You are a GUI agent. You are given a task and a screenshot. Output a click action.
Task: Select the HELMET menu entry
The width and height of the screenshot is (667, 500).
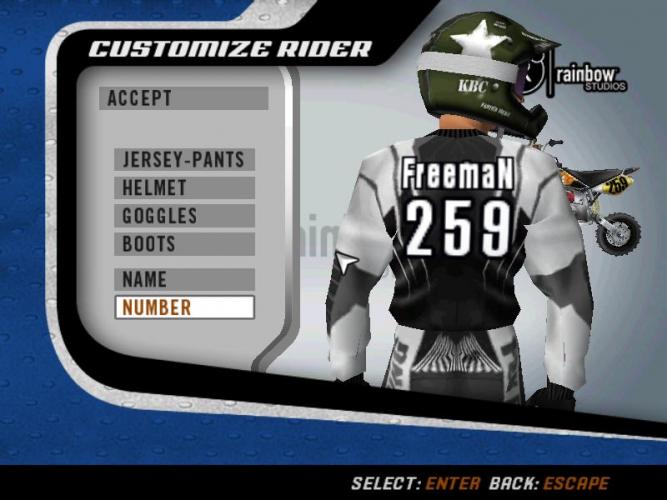coord(184,187)
